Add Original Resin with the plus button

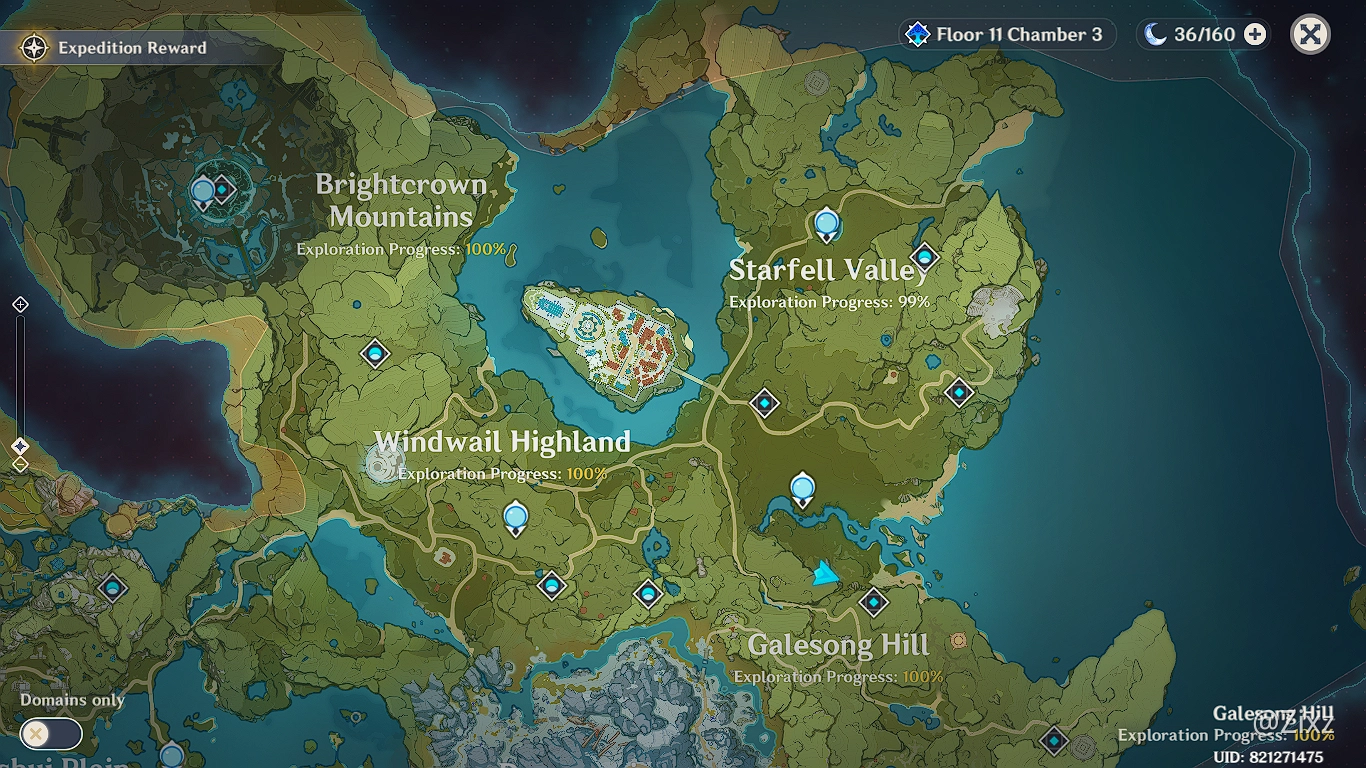pyautogui.click(x=1254, y=35)
